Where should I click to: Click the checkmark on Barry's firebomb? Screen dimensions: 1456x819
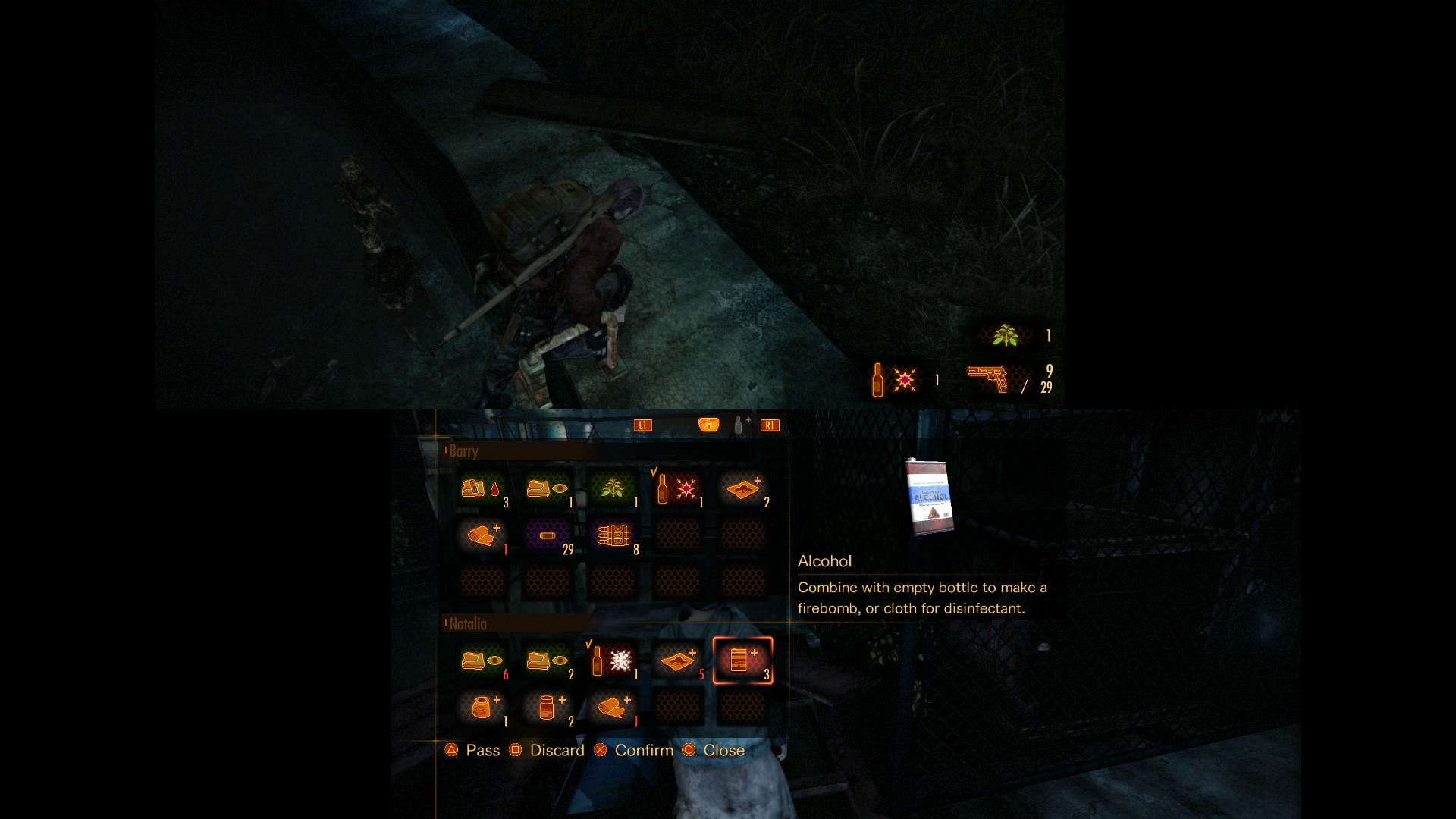tap(653, 472)
